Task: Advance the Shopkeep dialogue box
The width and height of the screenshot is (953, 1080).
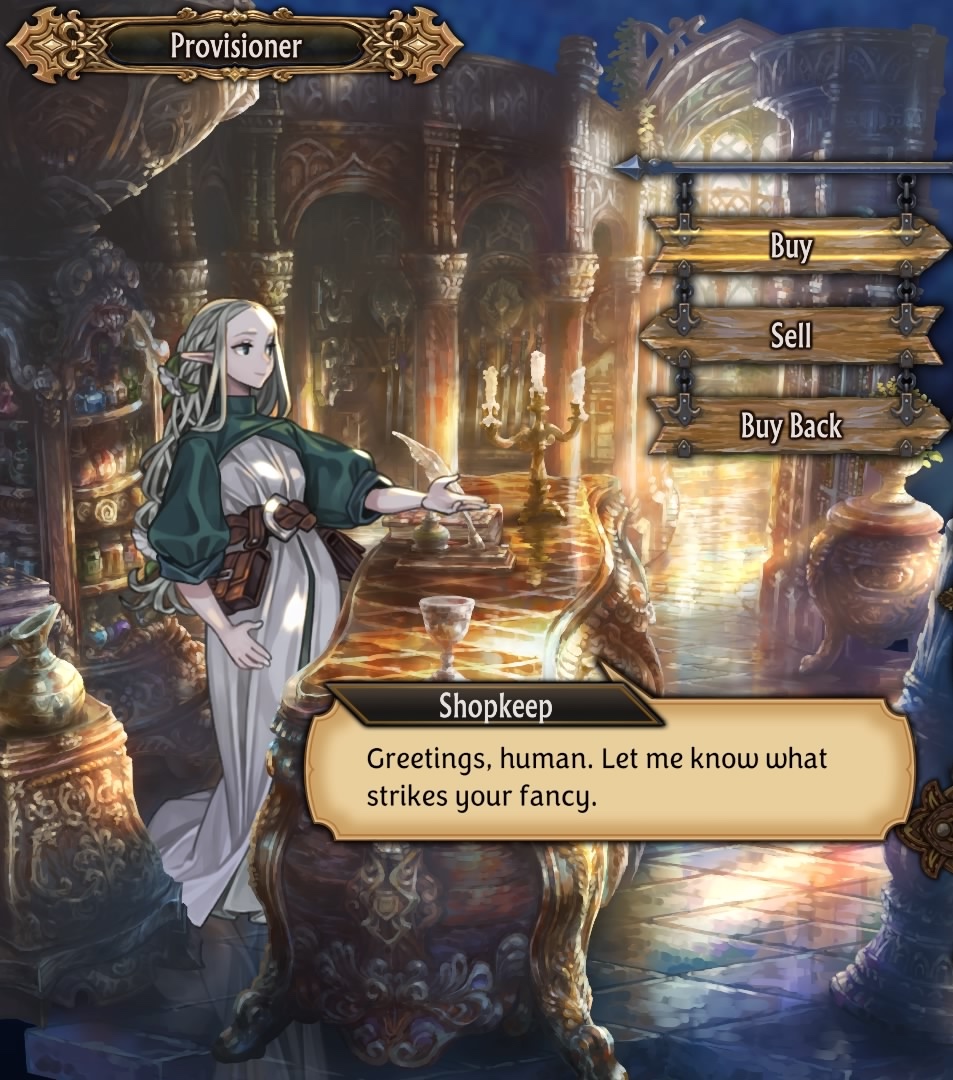Action: click(x=610, y=772)
